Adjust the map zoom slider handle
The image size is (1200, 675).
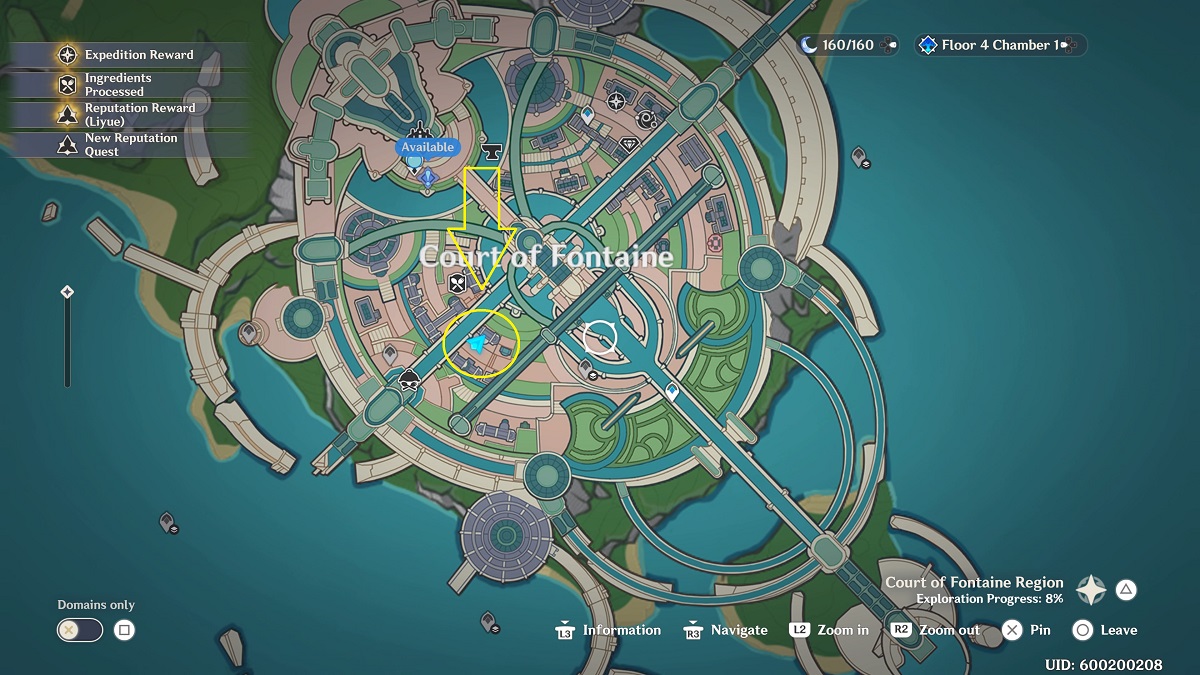tap(67, 292)
